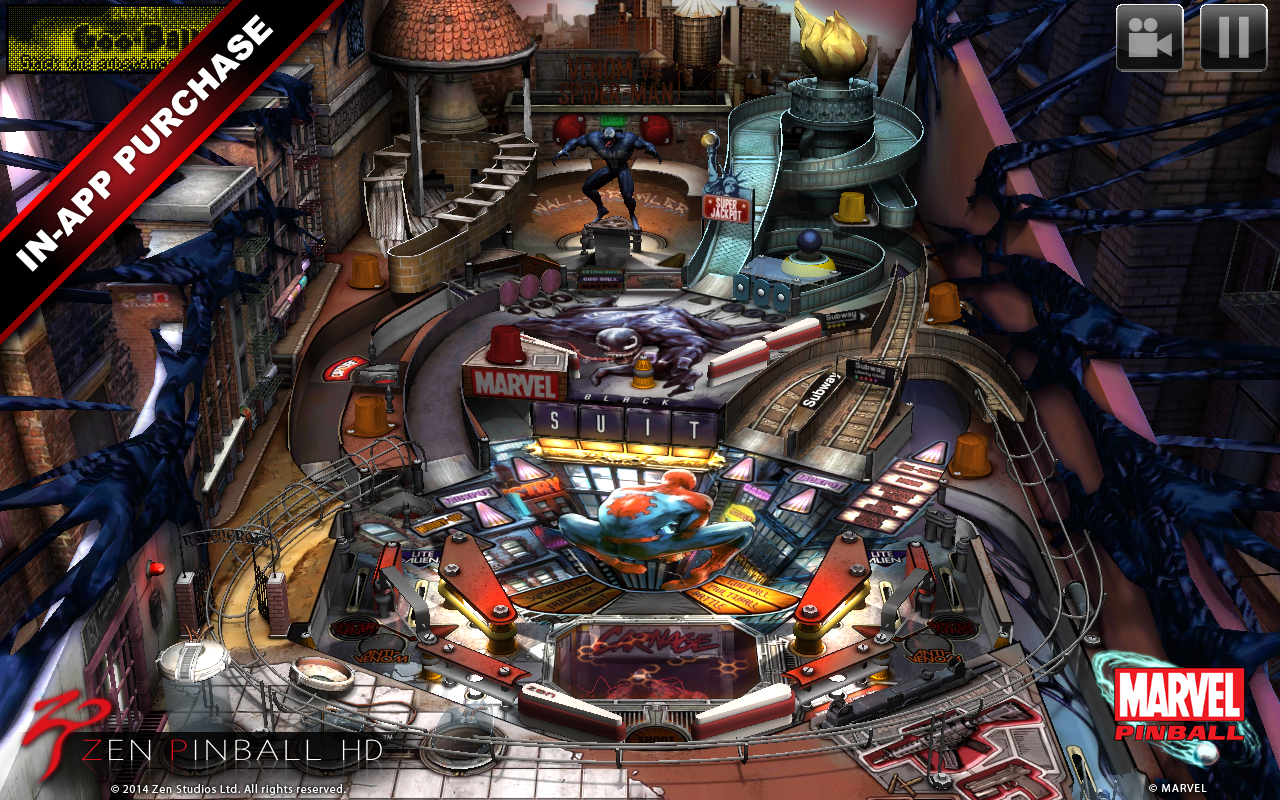Open the IN-APP PURCHASE banner
Viewport: 1280px width, 800px height.
point(140,140)
